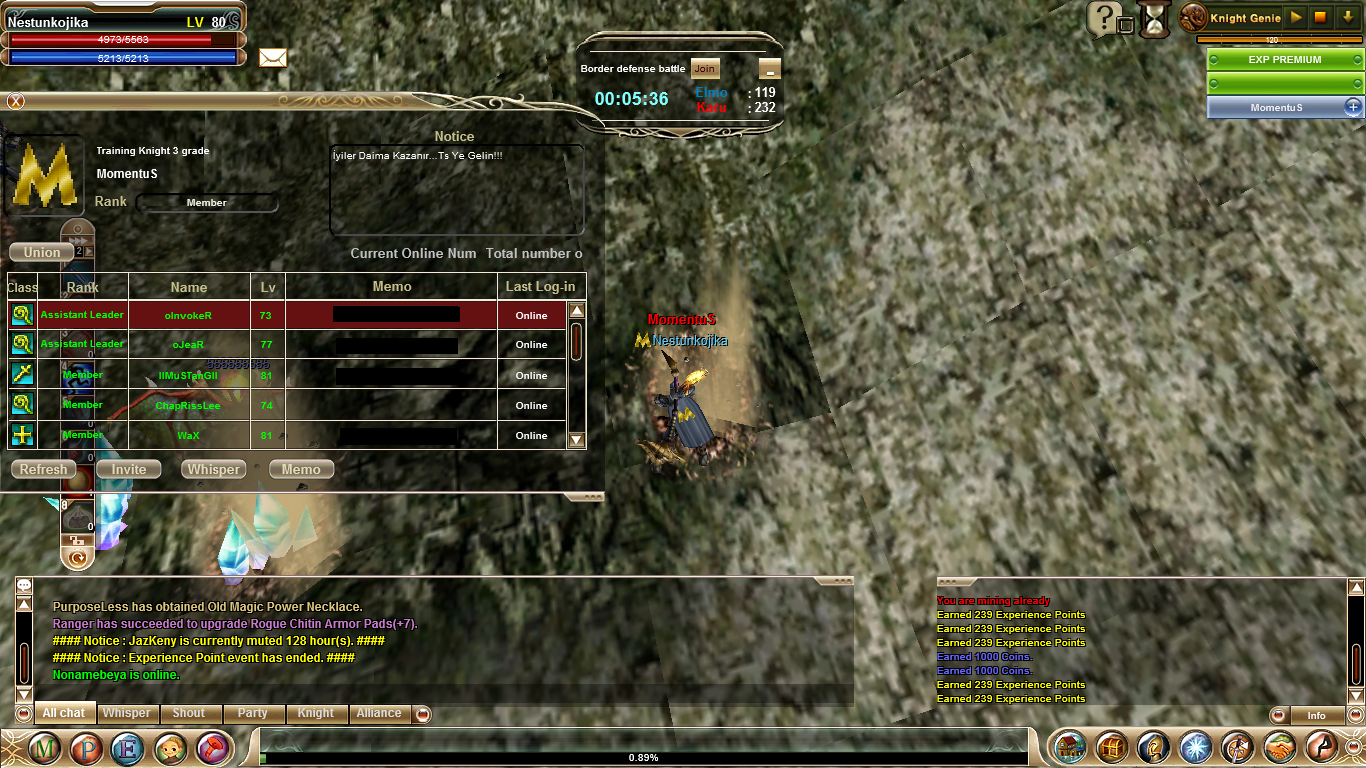Whisper the selected clan member

pos(214,469)
